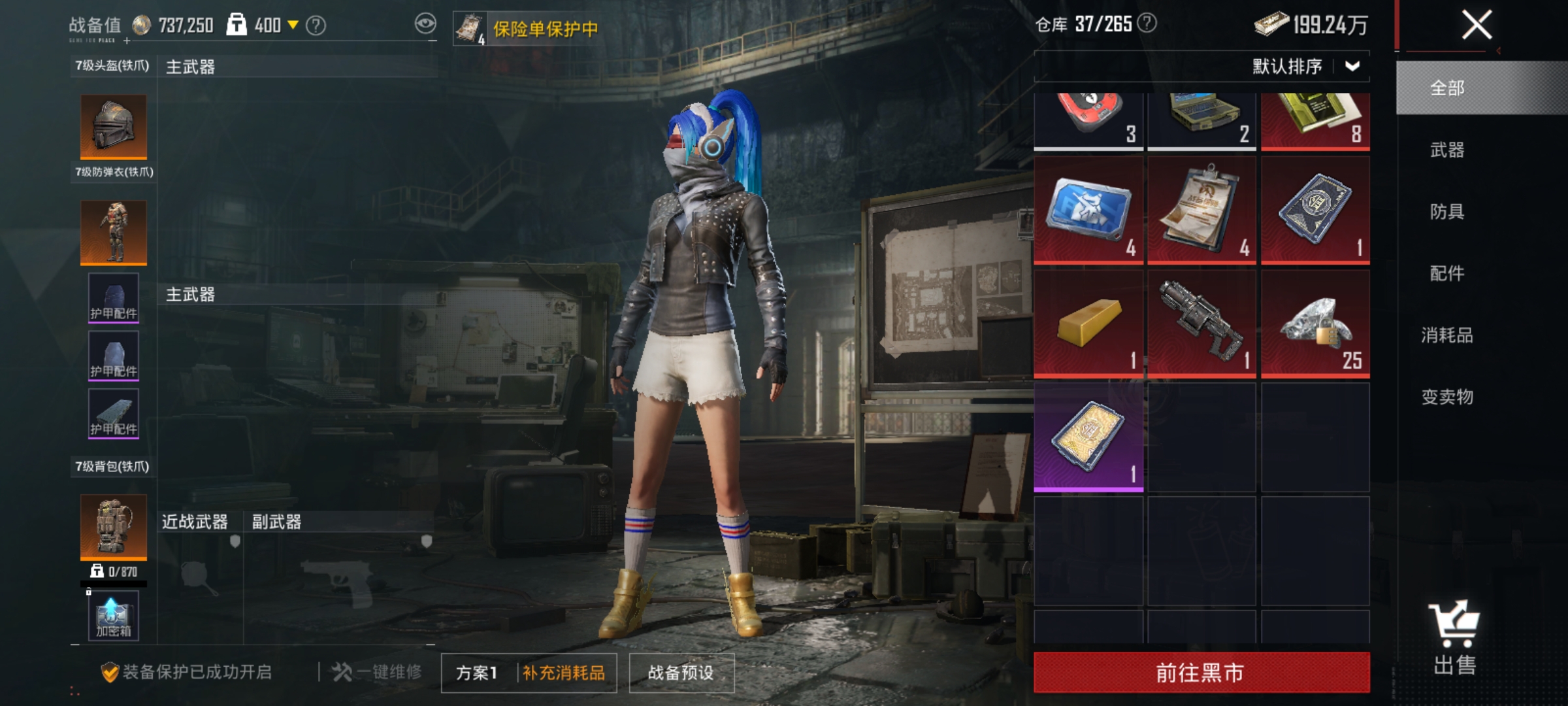Expand the 方案1 loadout plan selector
1568x706 pixels.
point(478,673)
